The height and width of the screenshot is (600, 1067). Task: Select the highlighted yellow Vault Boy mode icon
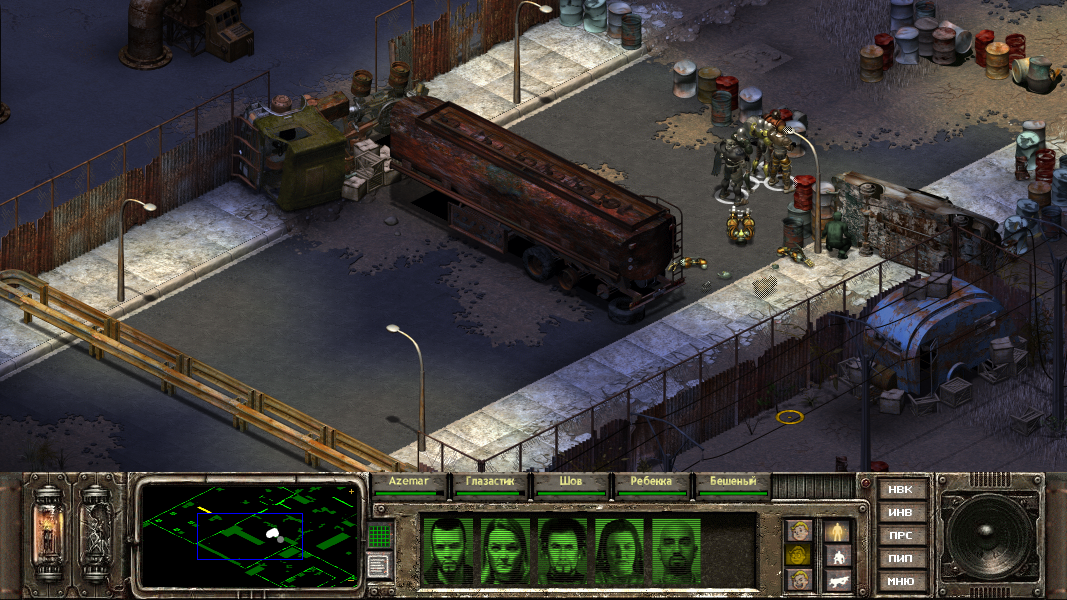[798, 555]
